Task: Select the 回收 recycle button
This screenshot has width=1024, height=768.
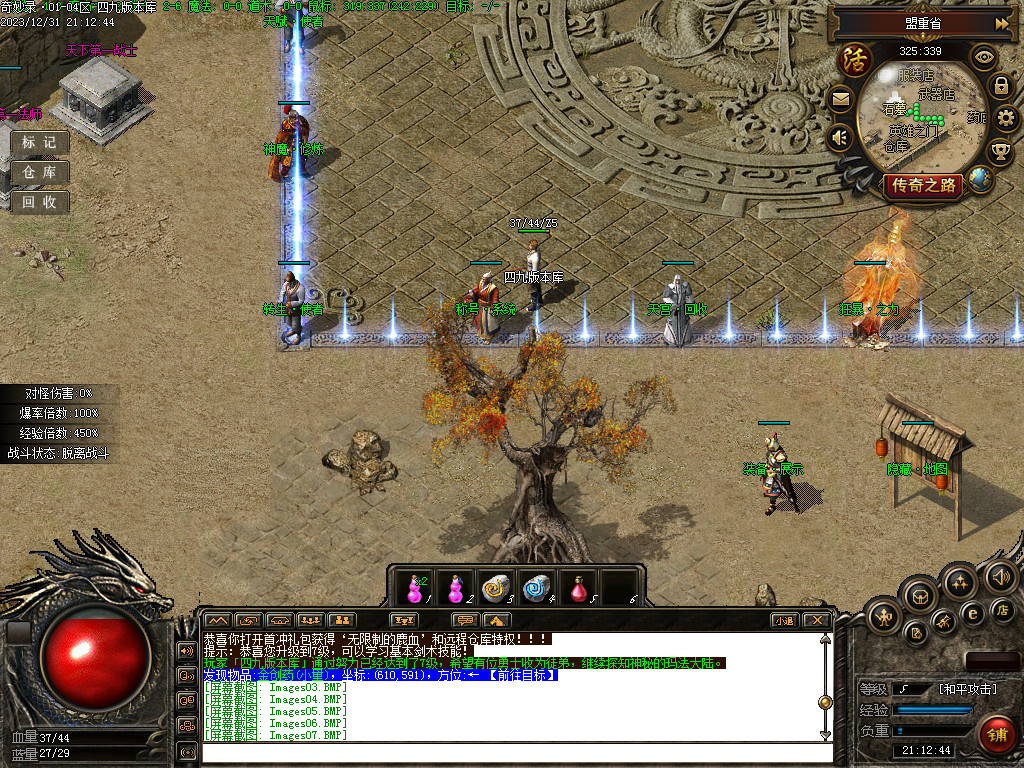Action: pyautogui.click(x=40, y=202)
